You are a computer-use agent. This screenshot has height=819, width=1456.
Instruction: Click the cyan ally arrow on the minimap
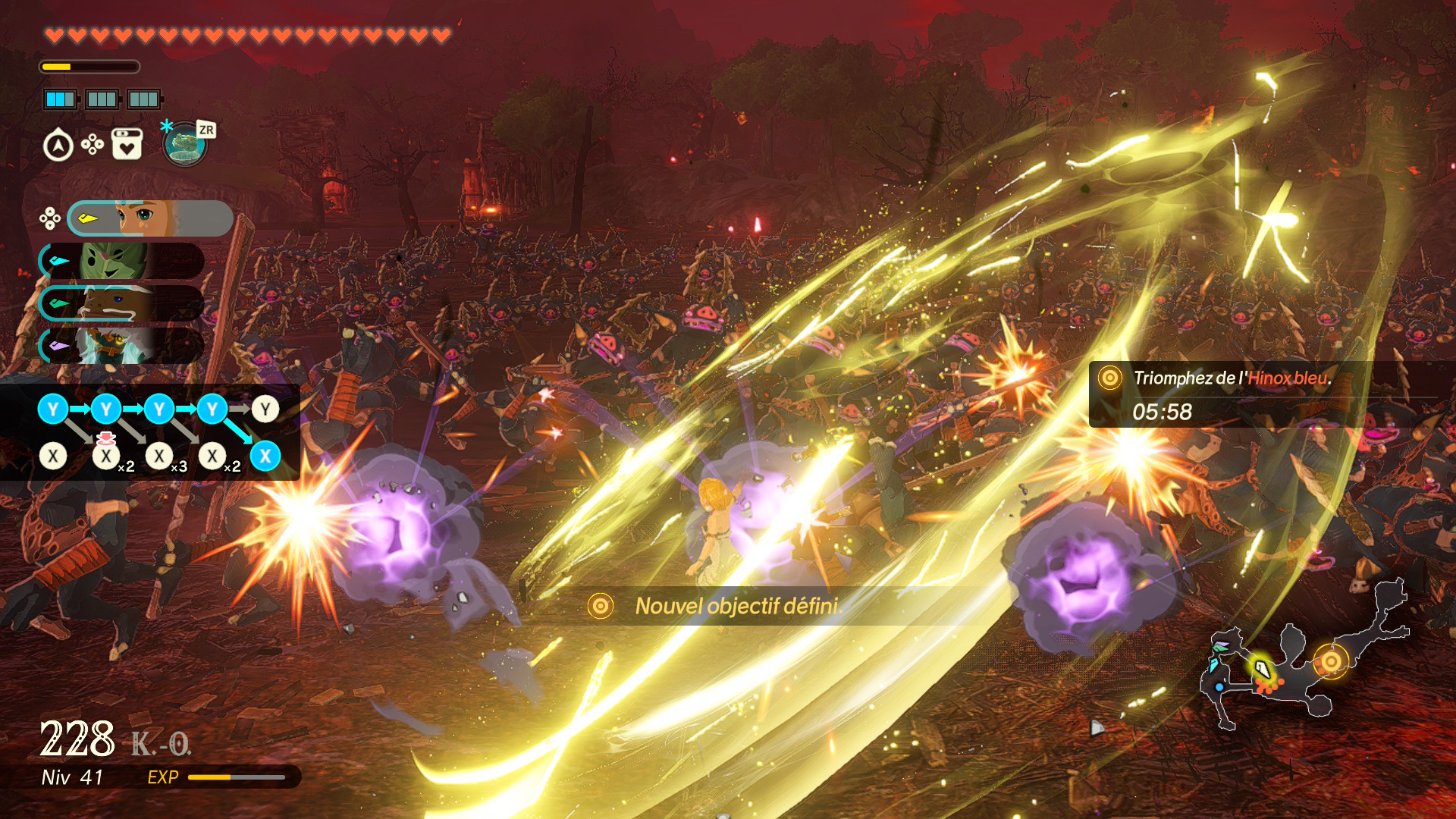(x=1213, y=666)
